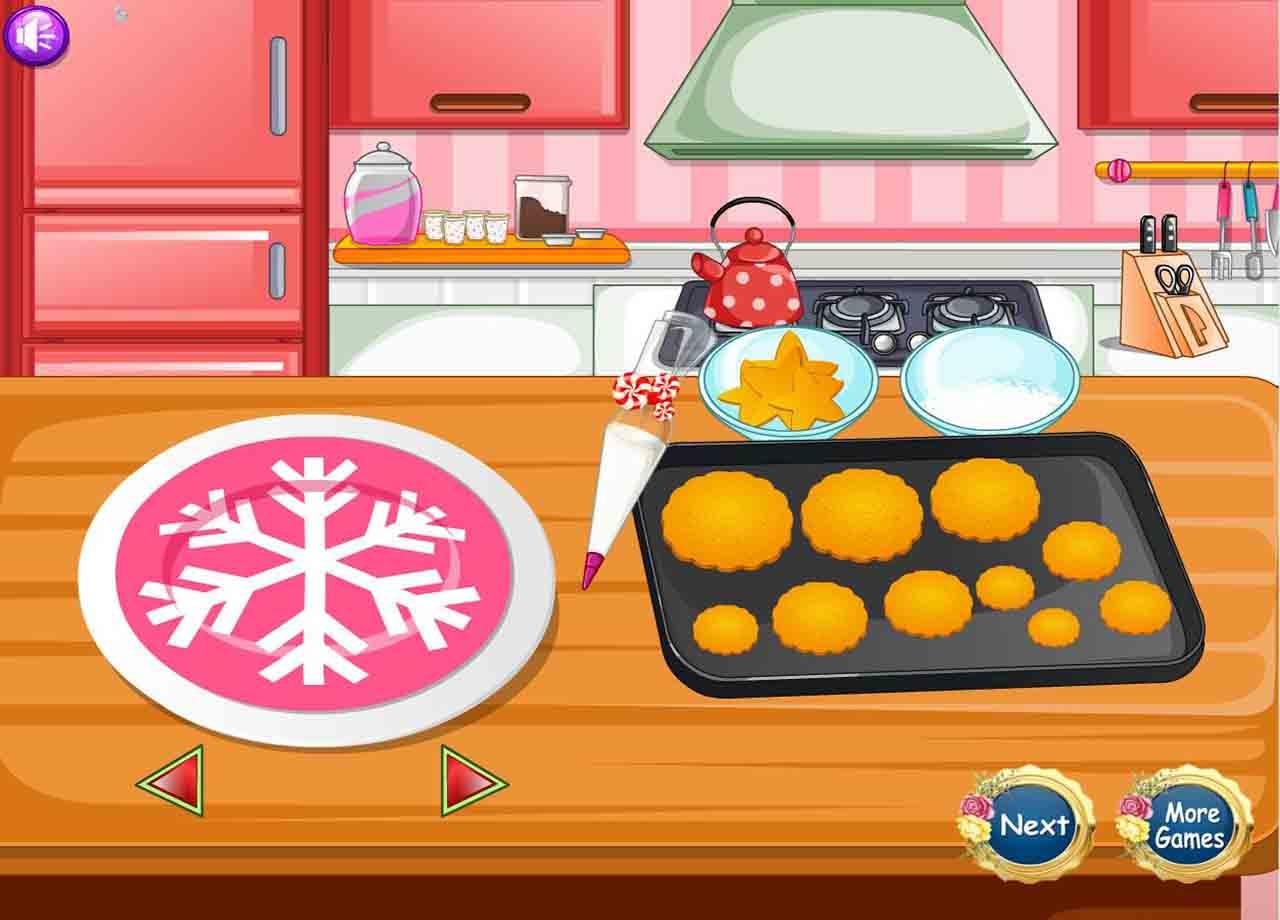Toggle the sound button off

(37, 37)
